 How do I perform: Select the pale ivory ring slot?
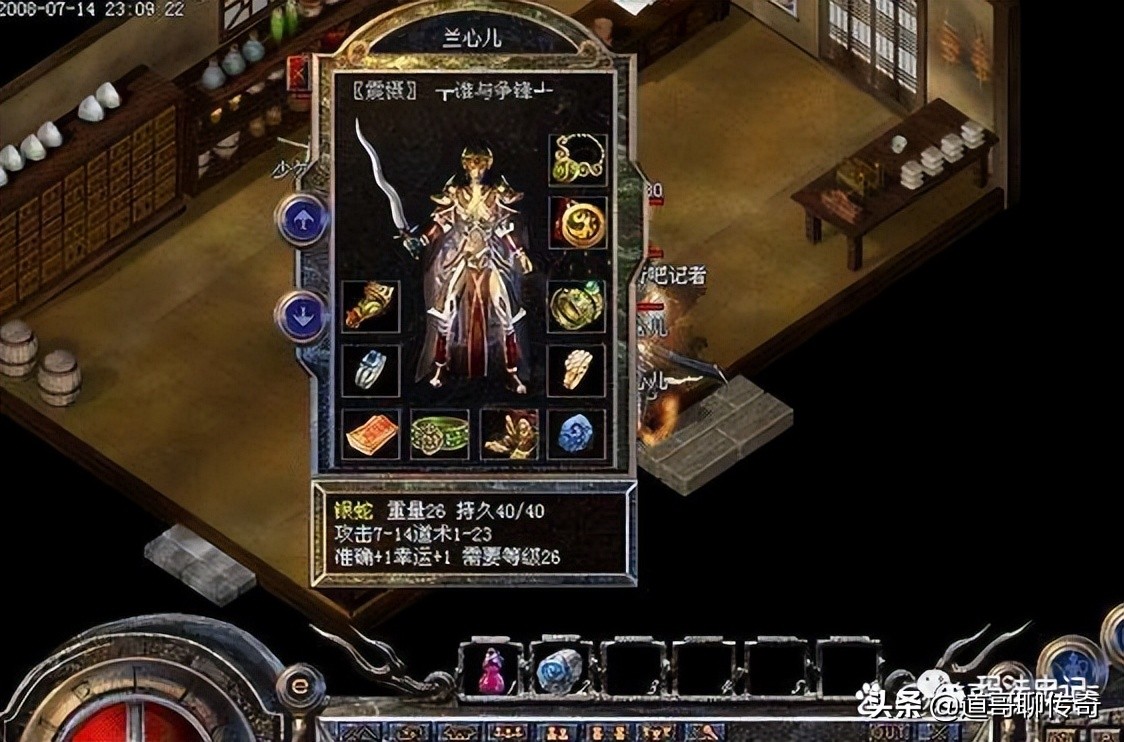click(577, 371)
